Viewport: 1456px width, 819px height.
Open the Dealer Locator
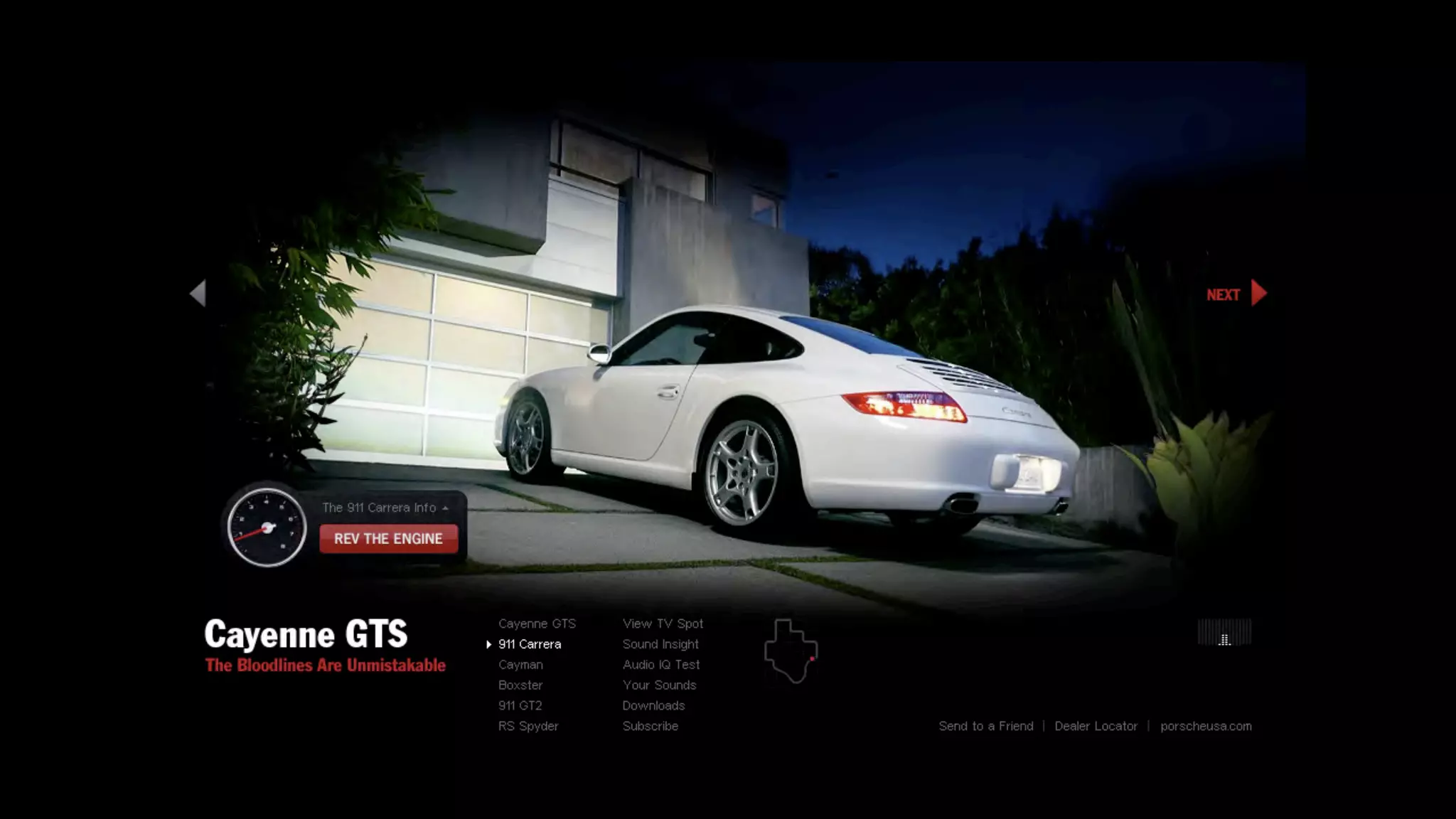pyautogui.click(x=1096, y=726)
